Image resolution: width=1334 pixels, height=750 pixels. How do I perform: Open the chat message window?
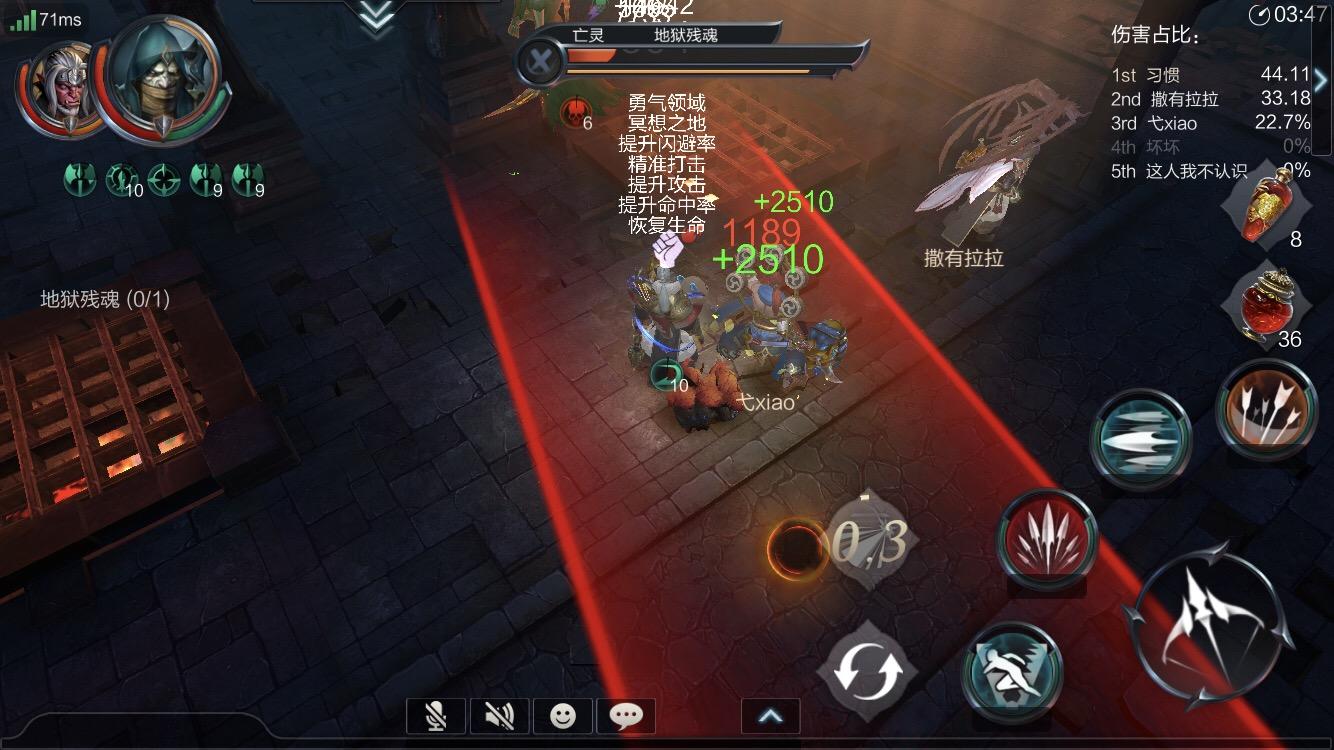click(x=626, y=716)
